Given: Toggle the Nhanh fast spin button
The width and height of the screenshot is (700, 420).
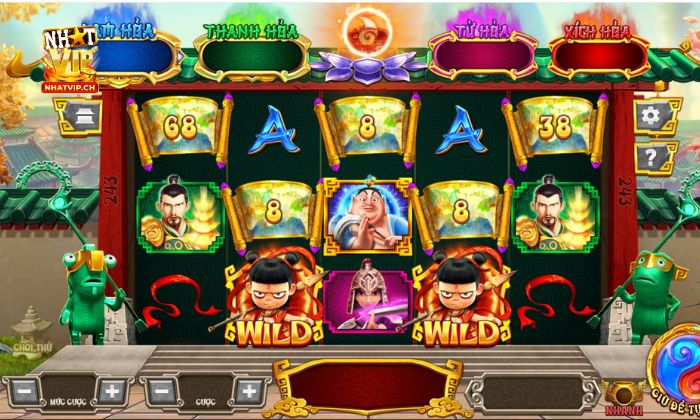Looking at the screenshot, I should (625, 396).
